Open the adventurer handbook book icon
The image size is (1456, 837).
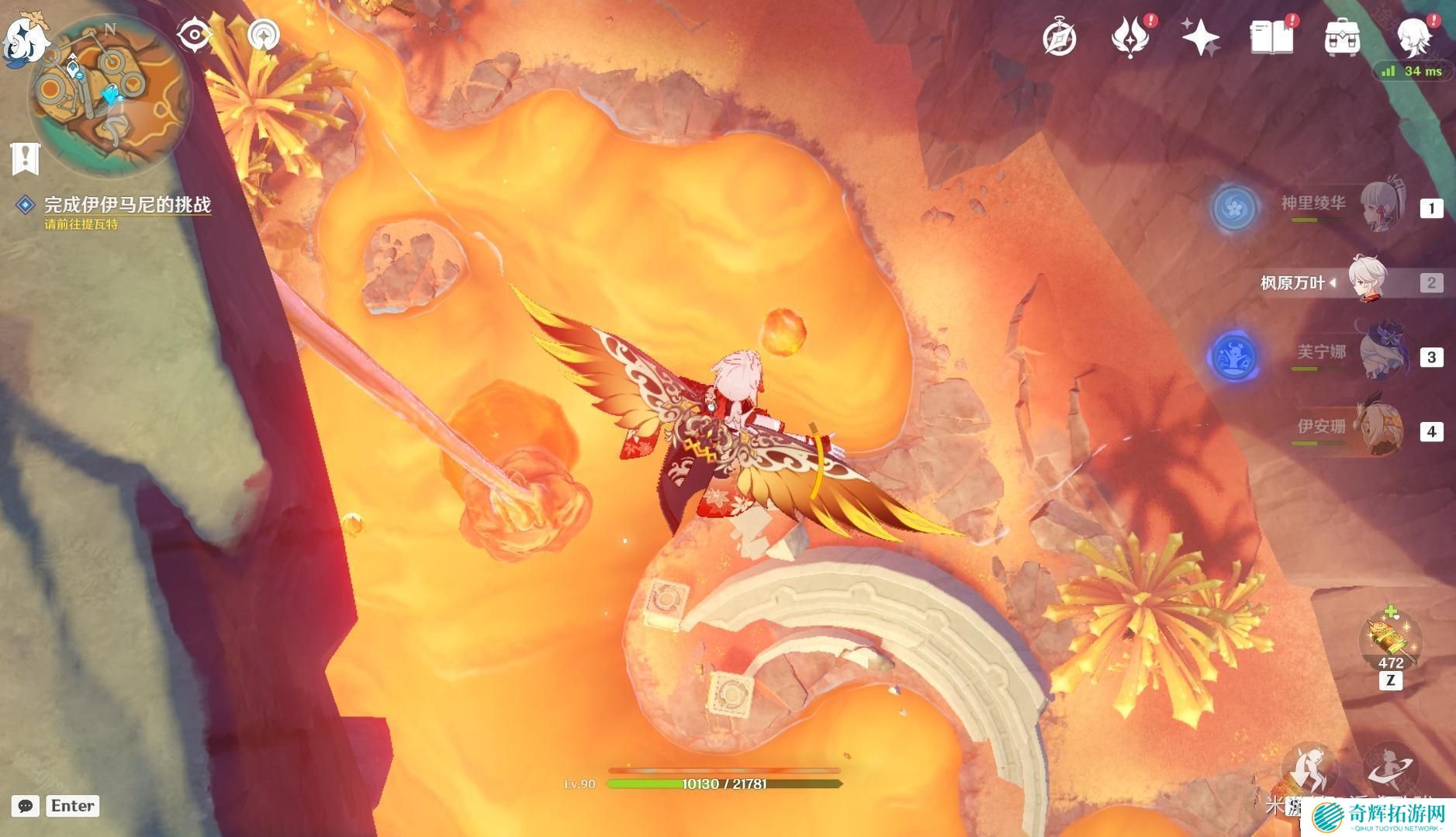coord(1271,37)
